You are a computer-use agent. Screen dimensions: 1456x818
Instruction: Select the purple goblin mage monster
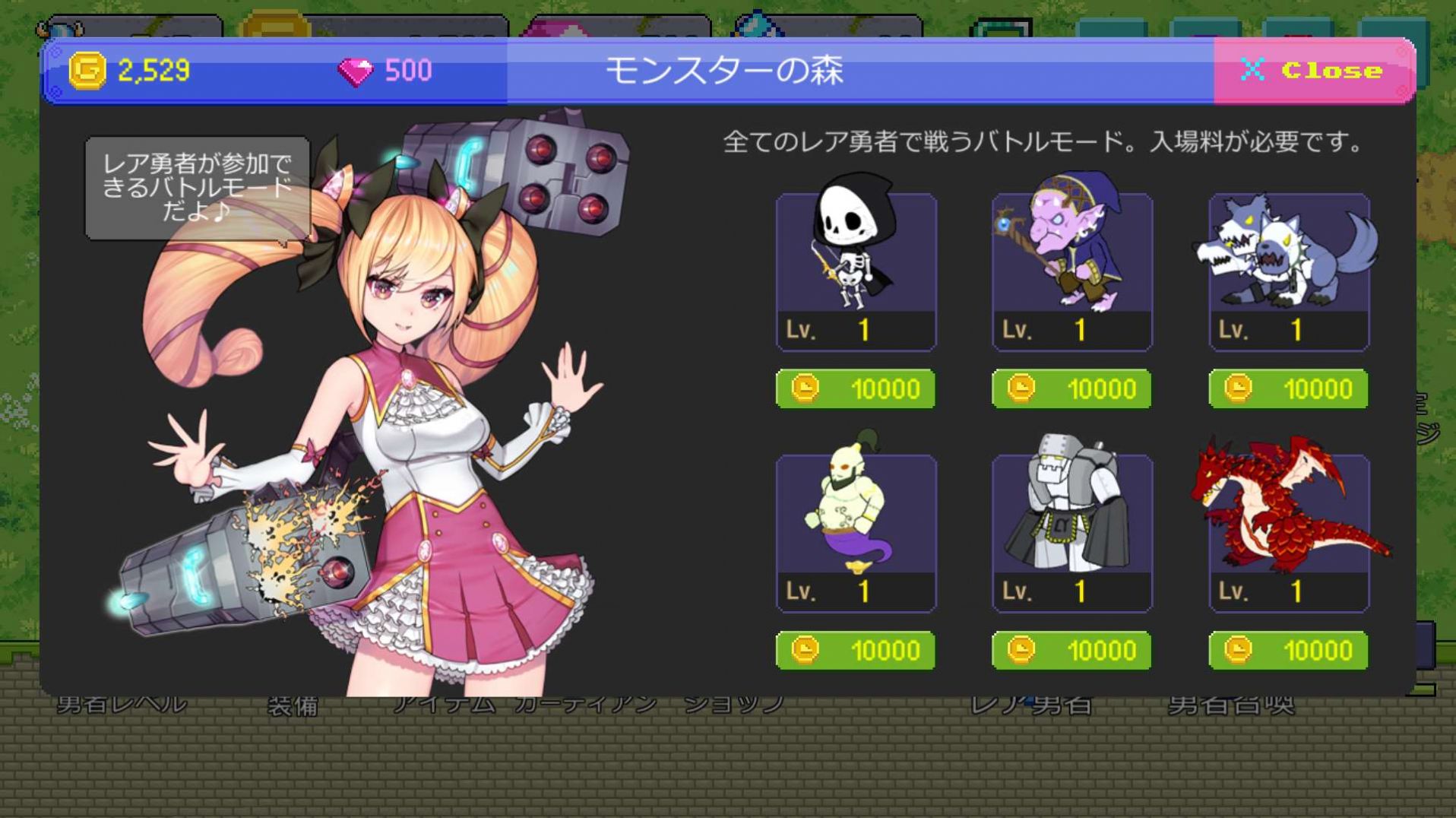[1071, 270]
